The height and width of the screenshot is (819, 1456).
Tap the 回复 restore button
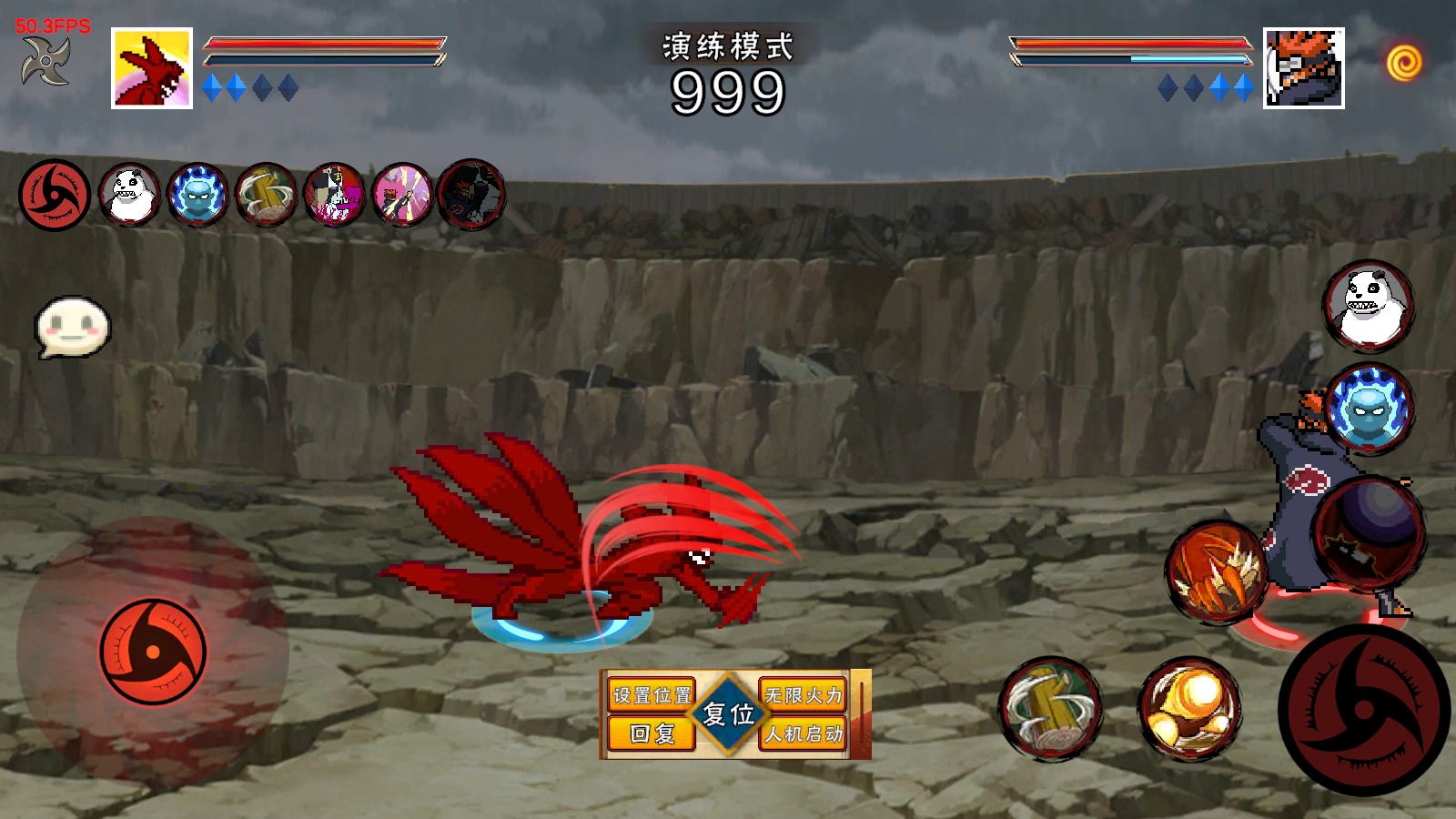coord(652,733)
